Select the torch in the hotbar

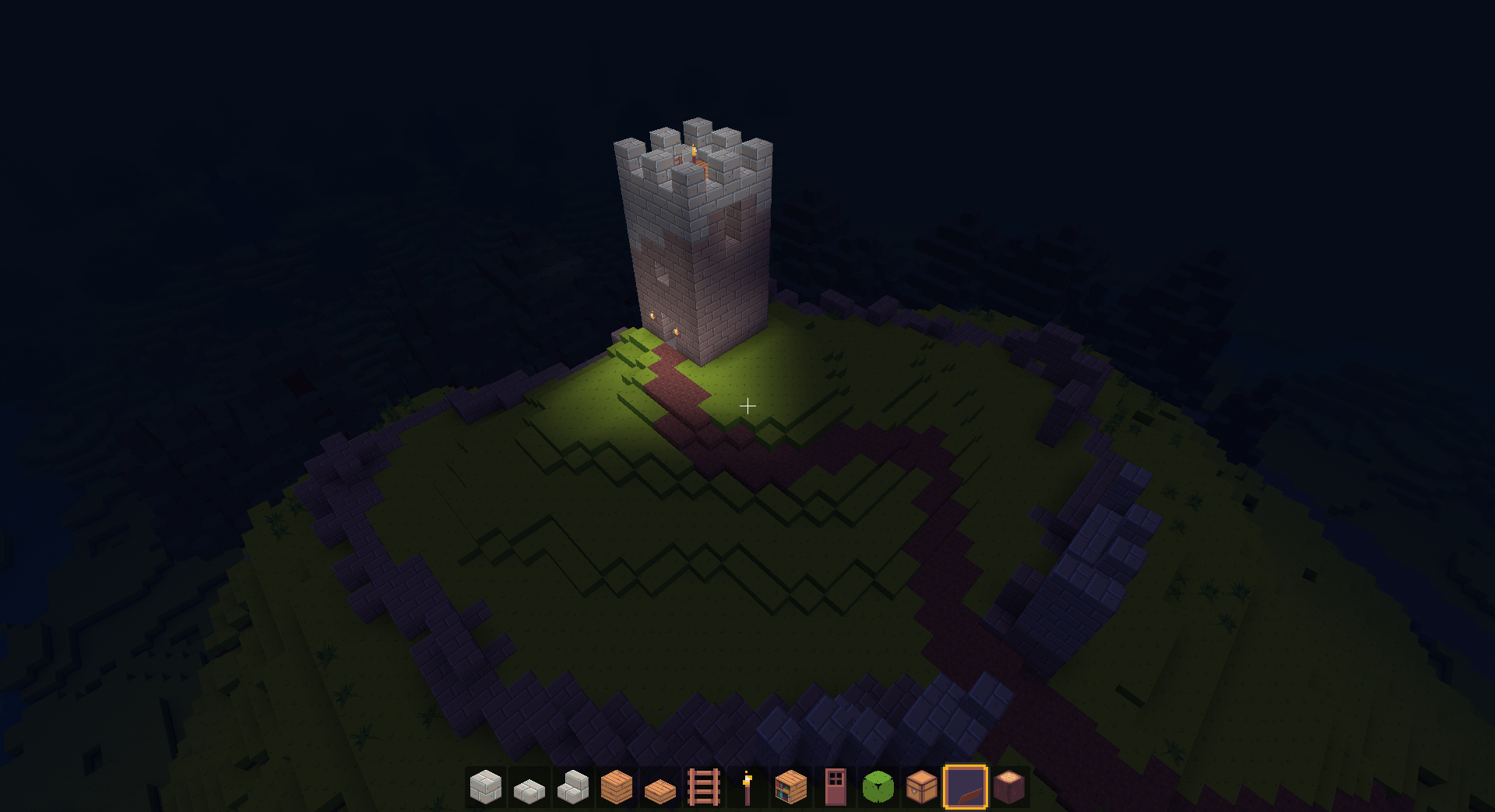pos(747,787)
